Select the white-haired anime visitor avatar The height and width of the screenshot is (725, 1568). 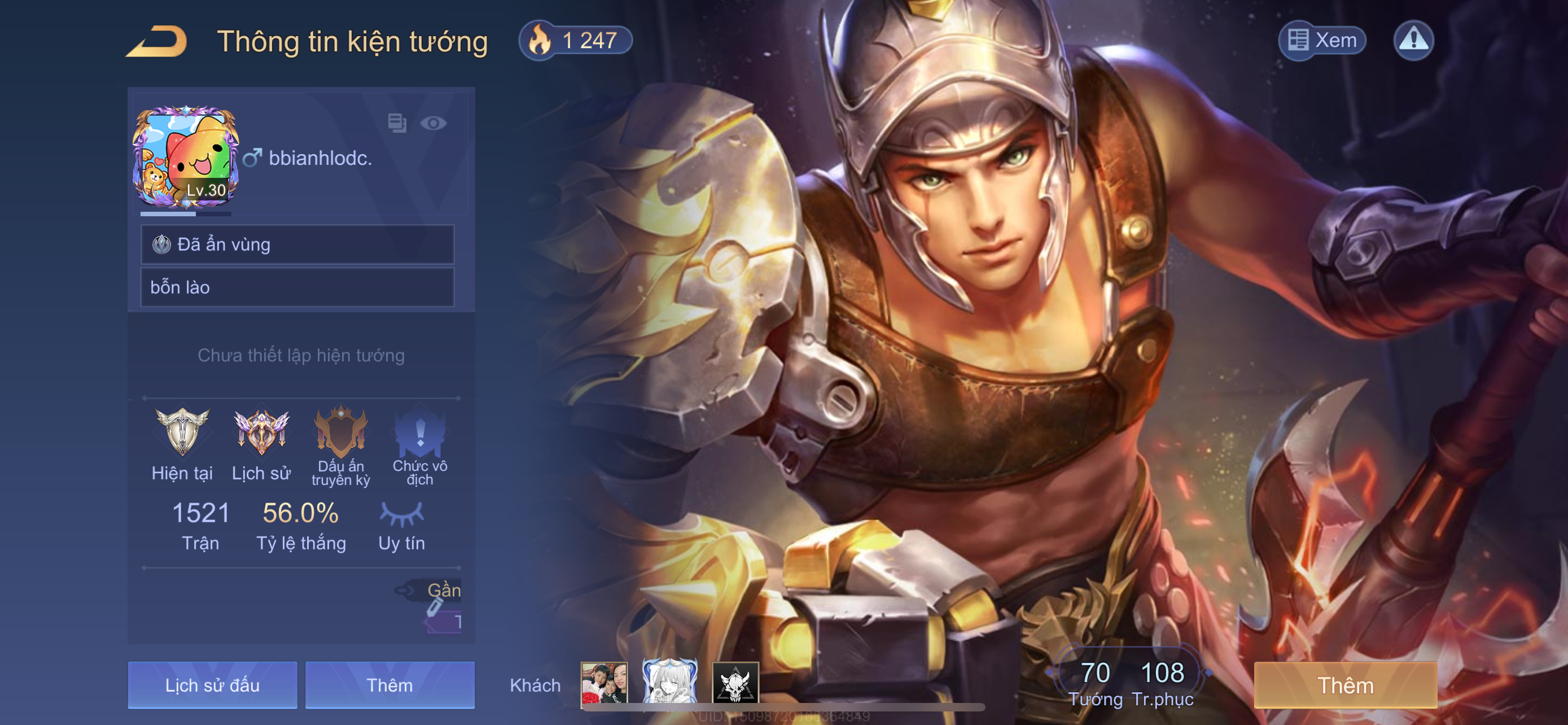click(x=669, y=682)
